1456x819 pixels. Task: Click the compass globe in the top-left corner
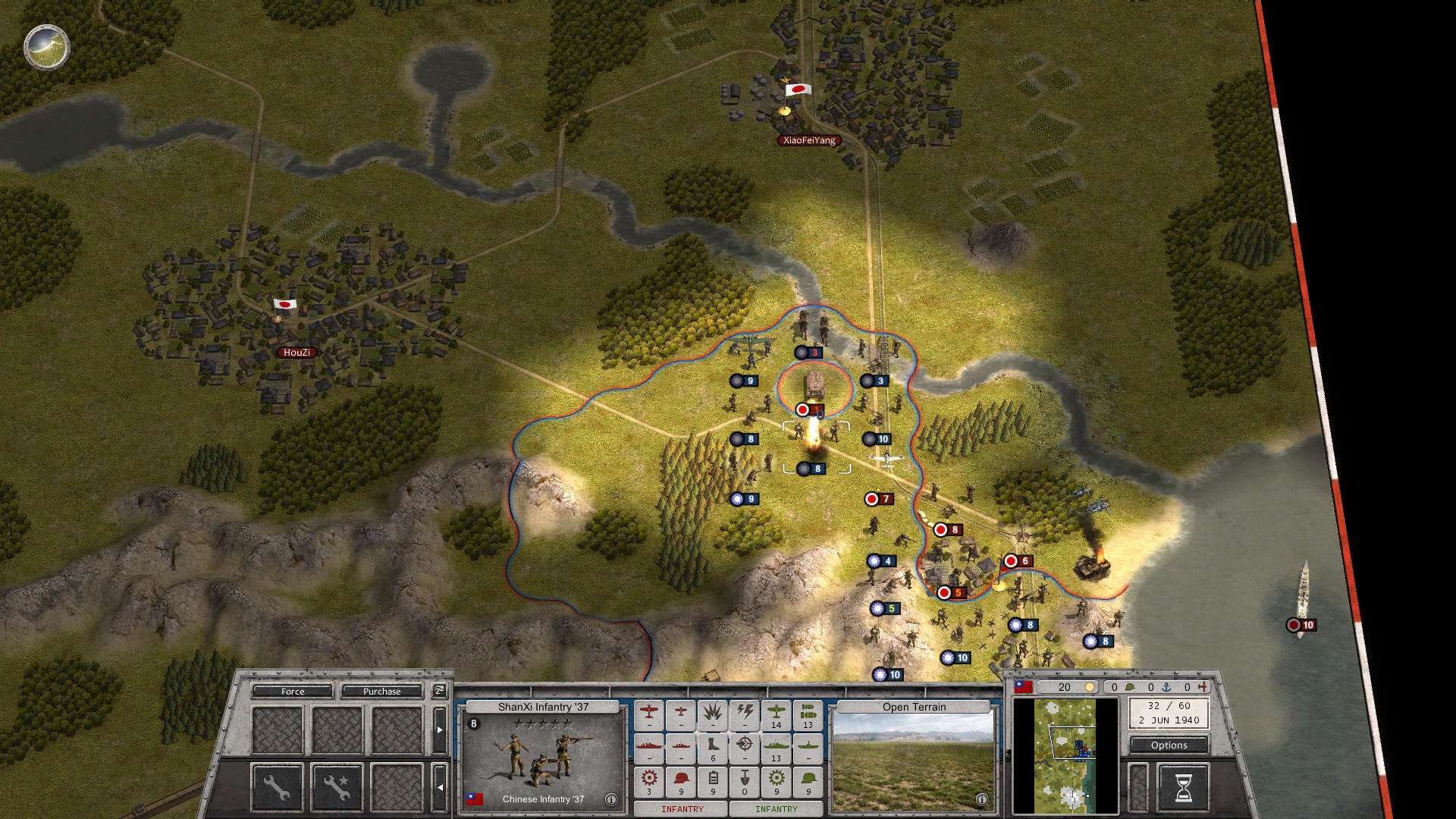point(45,47)
